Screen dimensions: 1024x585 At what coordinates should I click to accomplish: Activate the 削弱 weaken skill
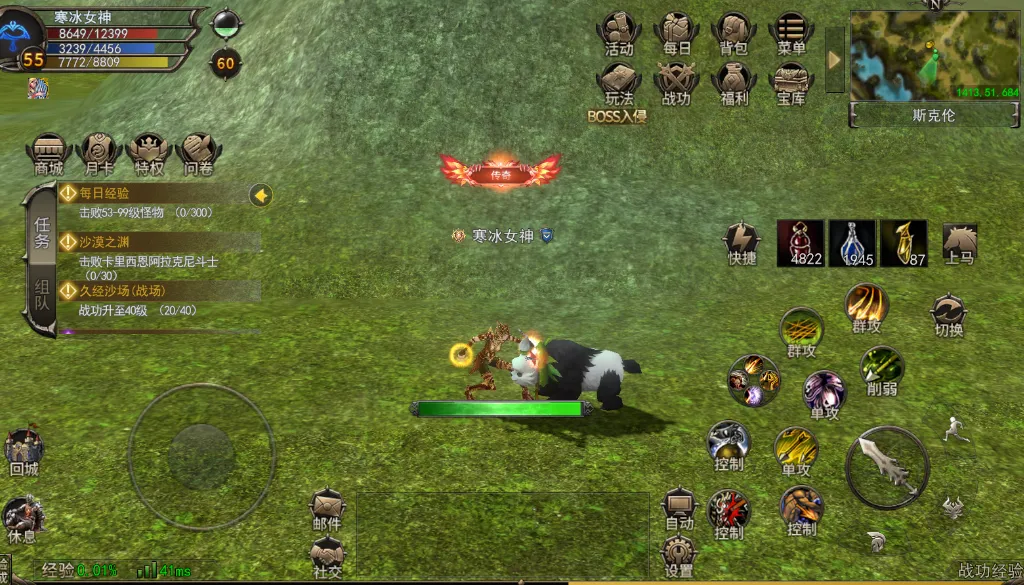coord(882,369)
